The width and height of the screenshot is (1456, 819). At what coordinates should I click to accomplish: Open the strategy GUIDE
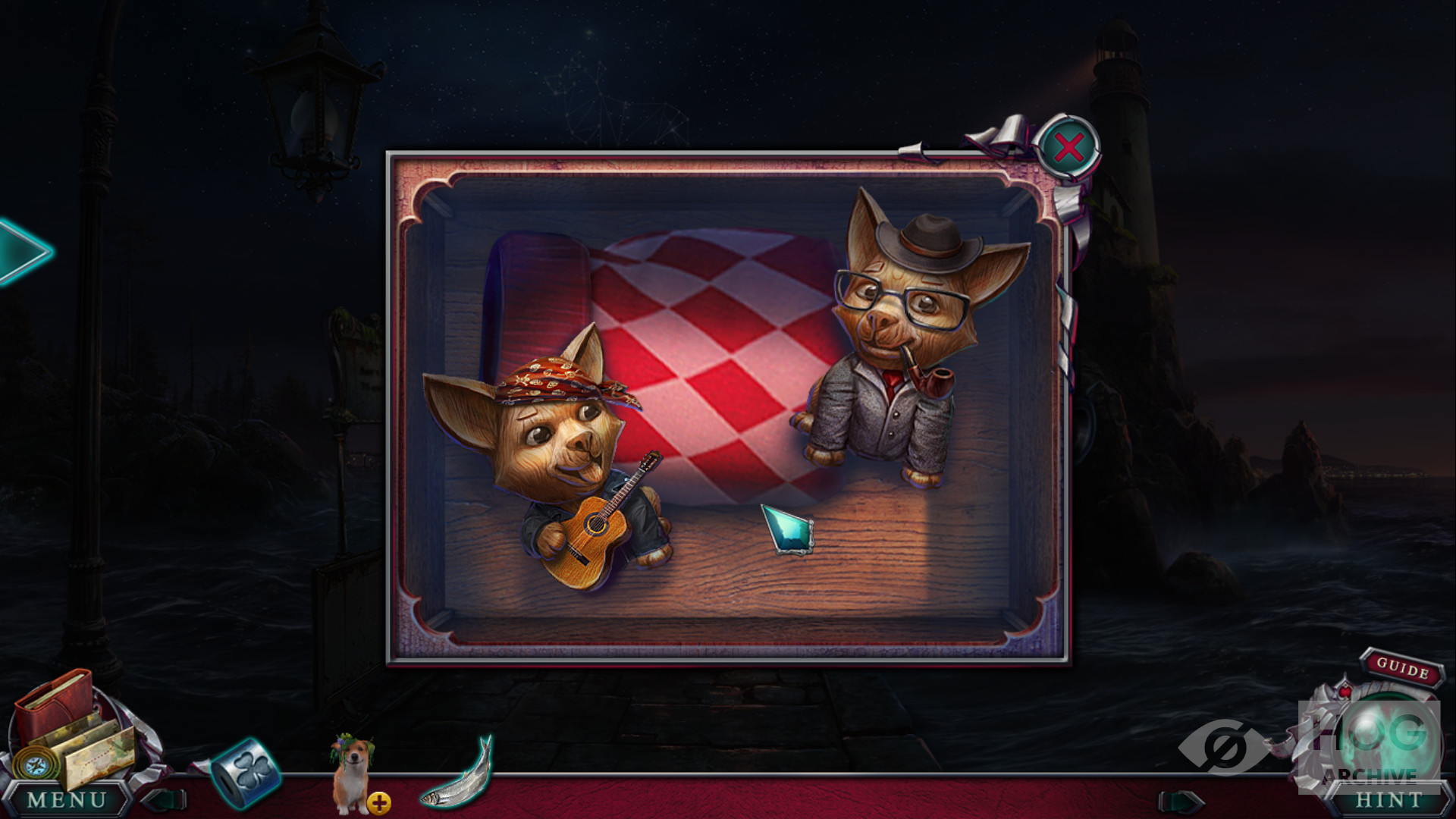1402,668
